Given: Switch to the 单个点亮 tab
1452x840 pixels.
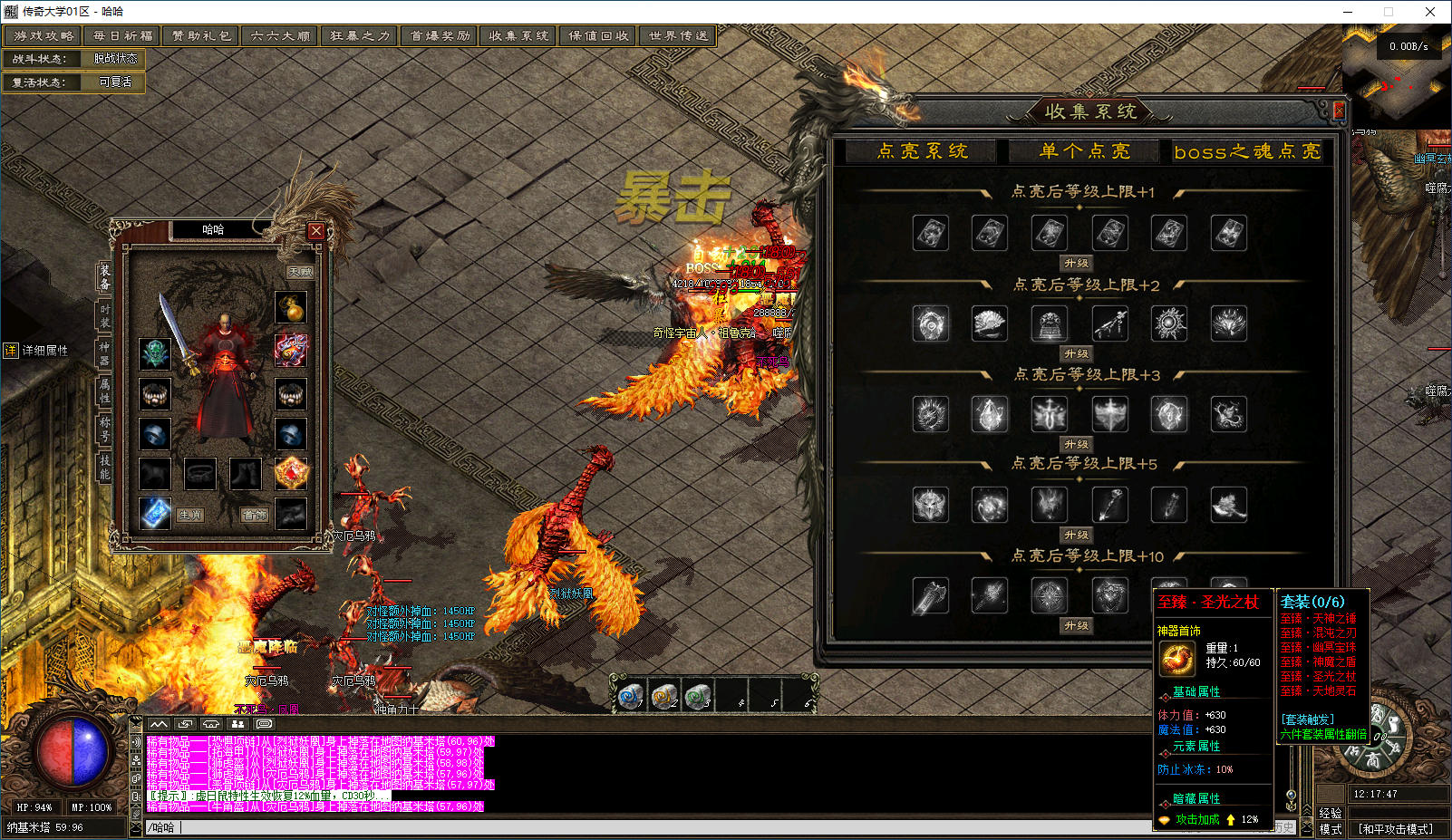Looking at the screenshot, I should coord(1084,151).
